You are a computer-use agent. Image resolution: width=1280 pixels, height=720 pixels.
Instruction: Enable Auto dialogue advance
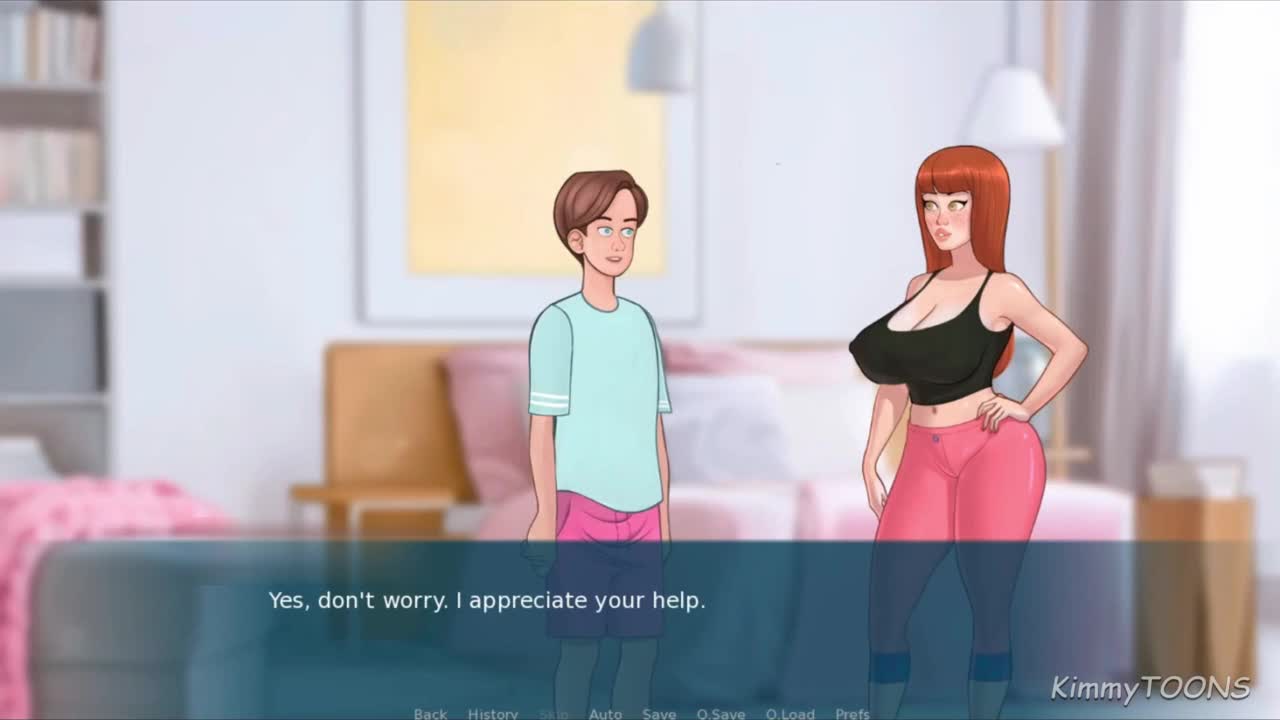[605, 713]
